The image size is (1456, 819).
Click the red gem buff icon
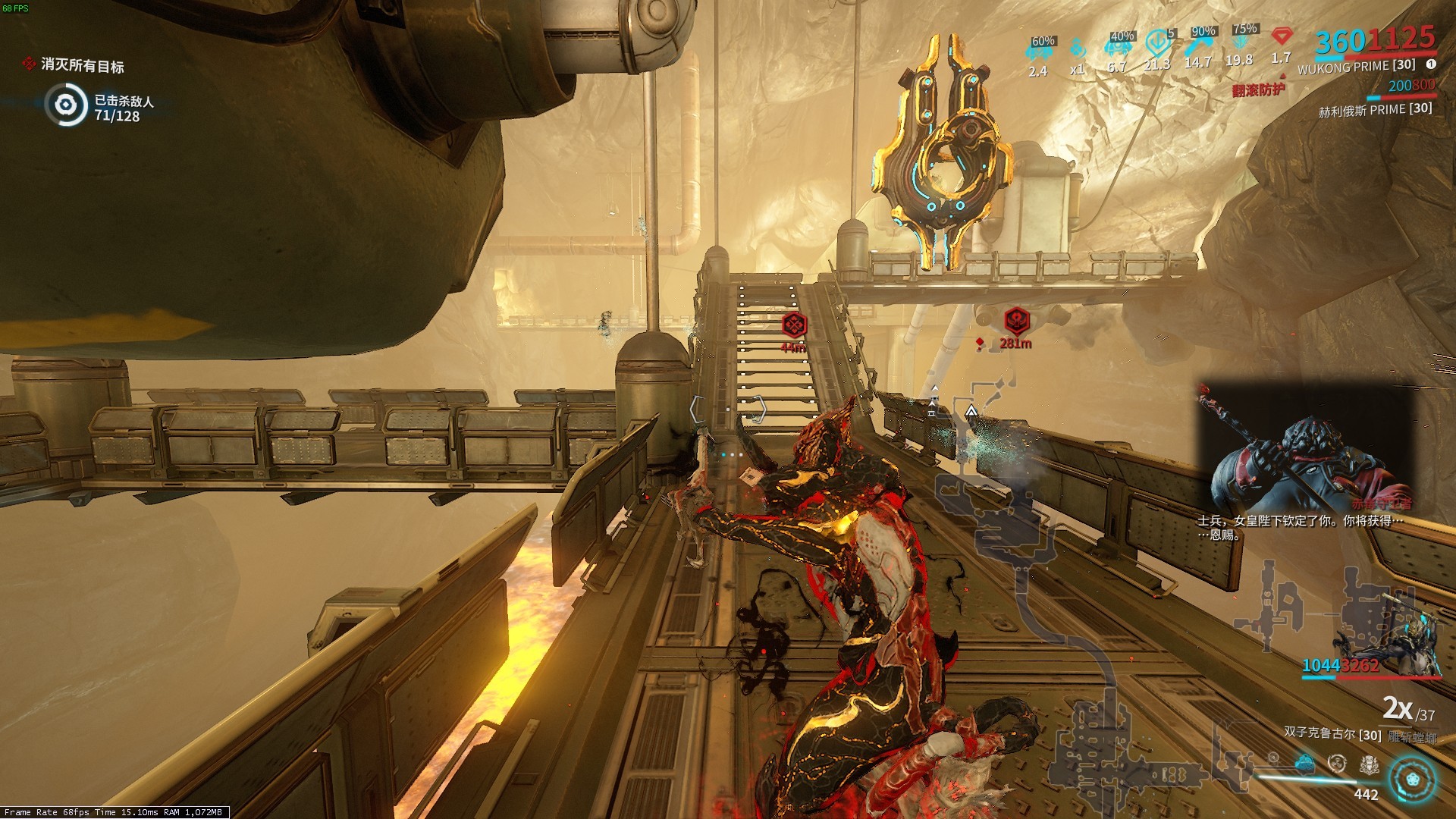point(1281,37)
